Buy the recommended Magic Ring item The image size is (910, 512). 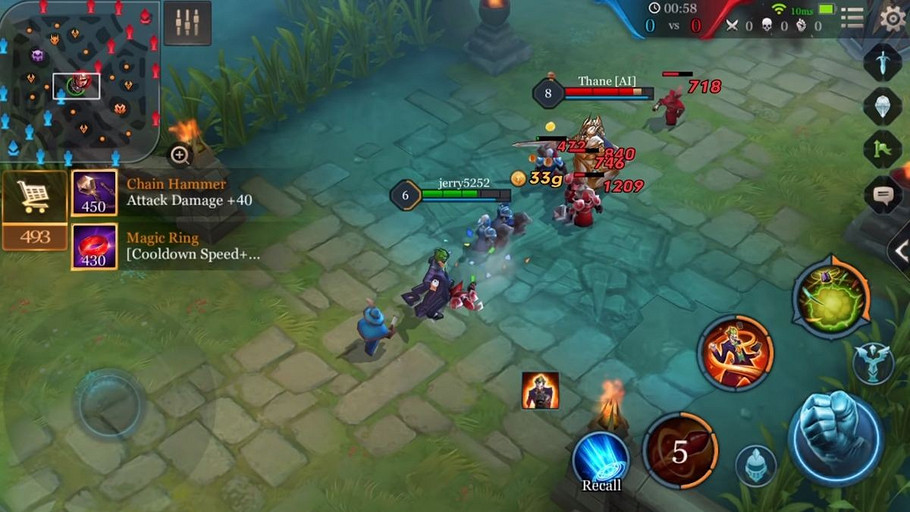click(94, 246)
